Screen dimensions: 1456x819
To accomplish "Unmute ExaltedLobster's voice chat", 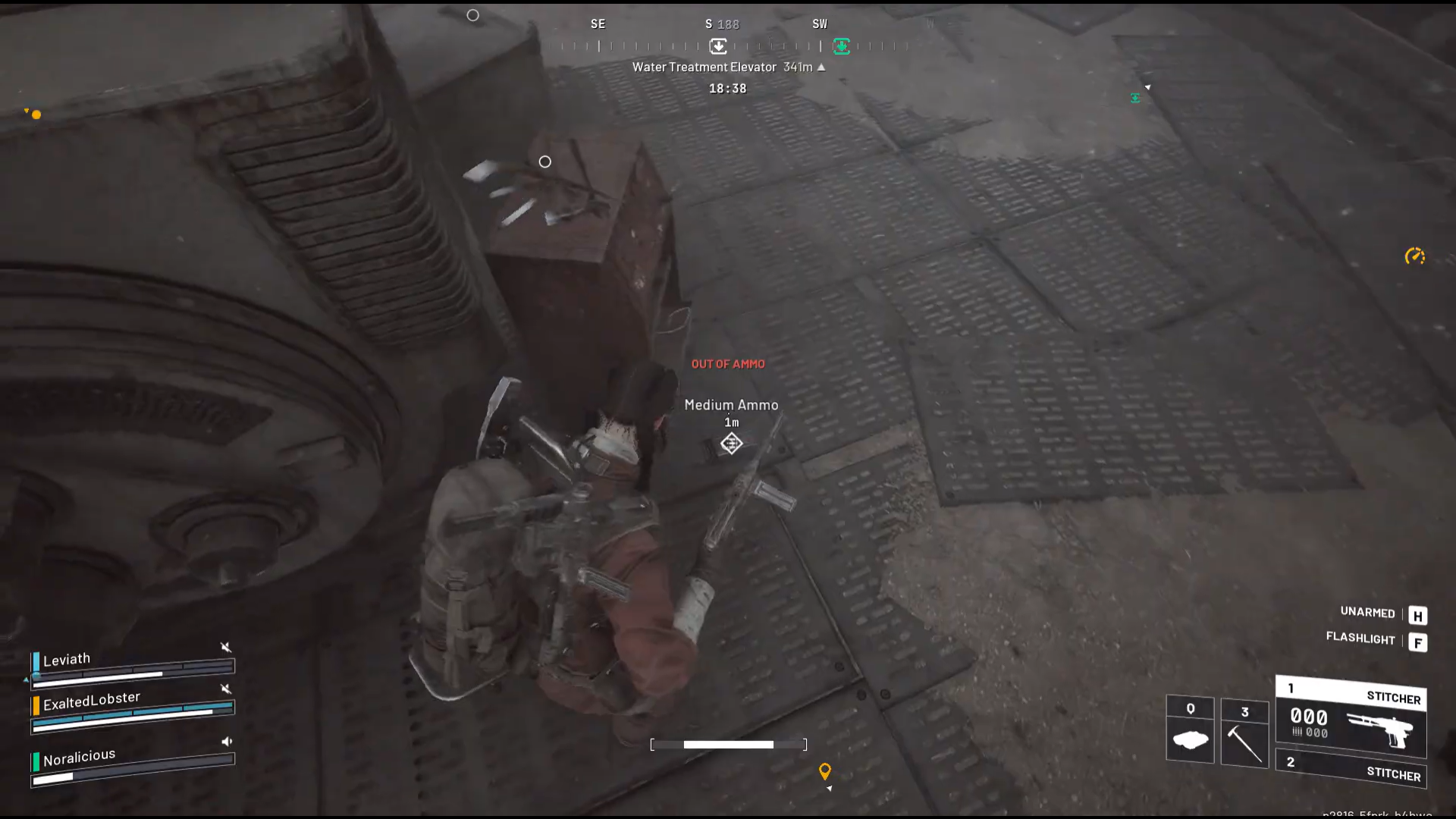I will (x=224, y=690).
